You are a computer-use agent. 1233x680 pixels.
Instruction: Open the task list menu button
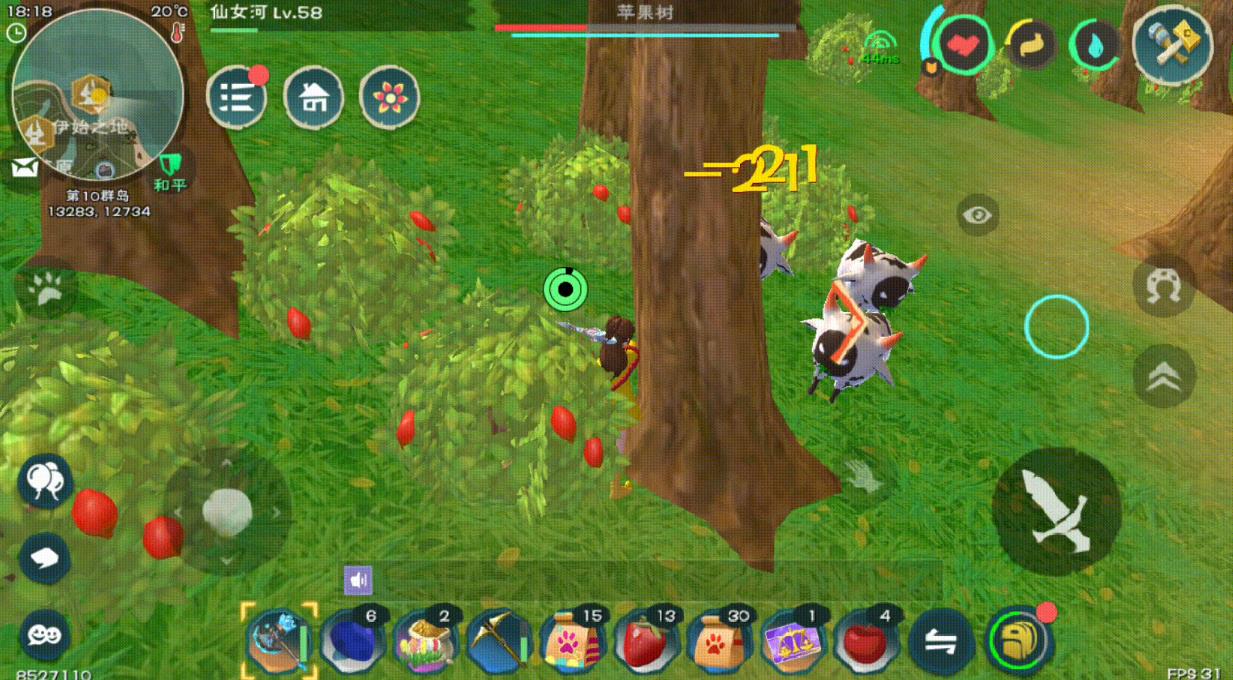coord(237,98)
